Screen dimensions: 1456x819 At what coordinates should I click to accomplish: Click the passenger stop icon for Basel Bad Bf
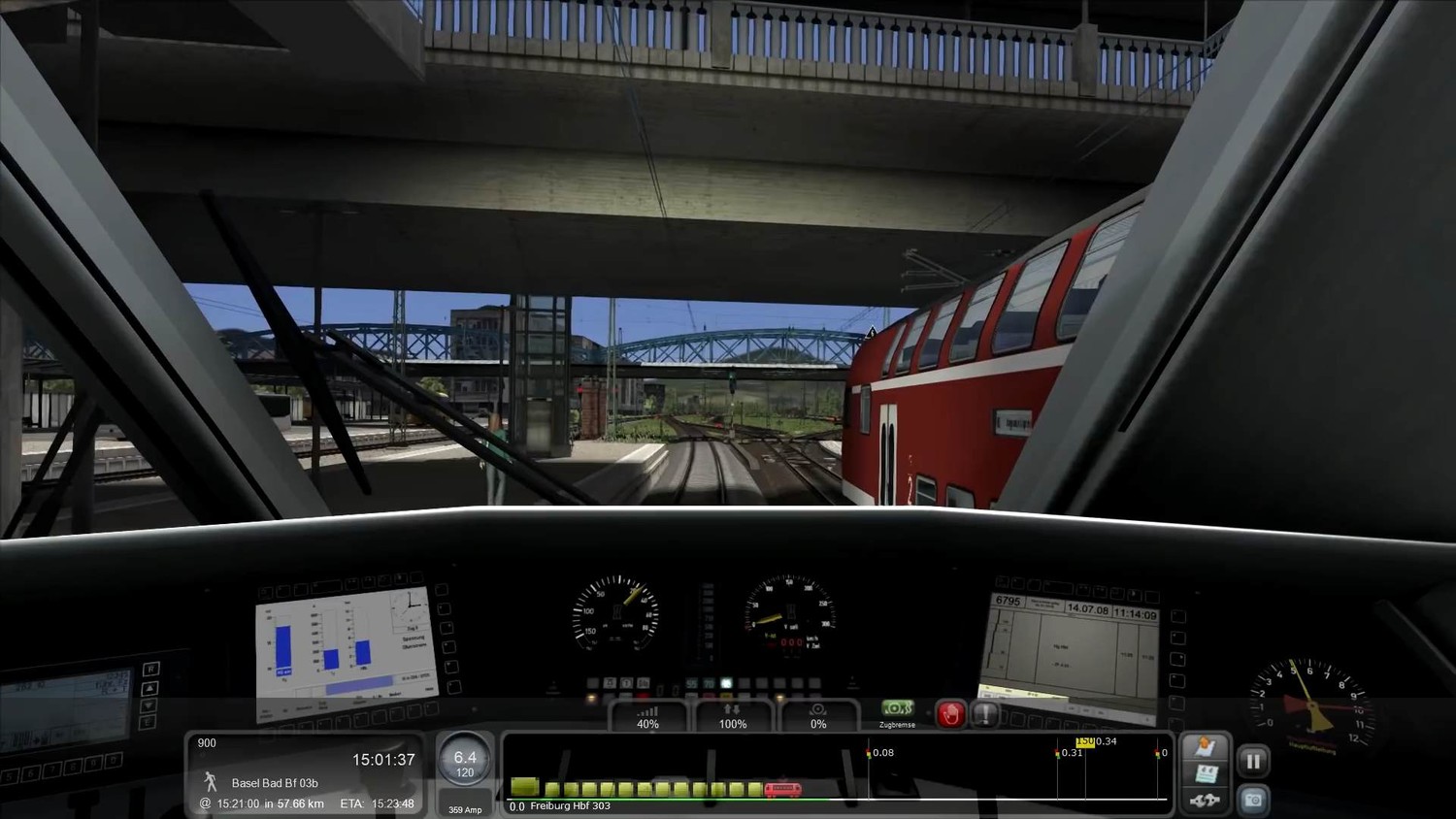point(210,782)
